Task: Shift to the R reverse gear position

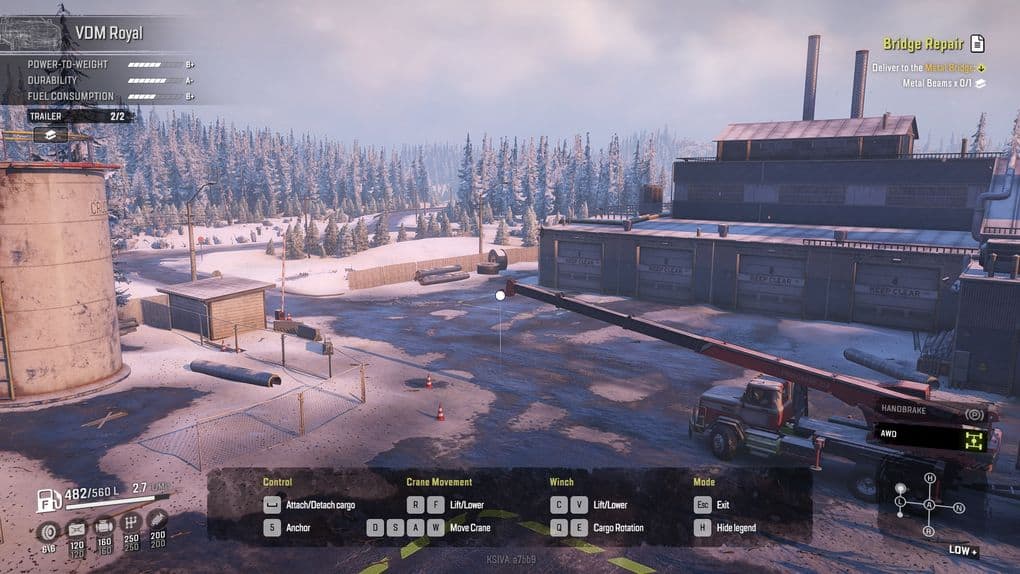Action: tap(929, 531)
